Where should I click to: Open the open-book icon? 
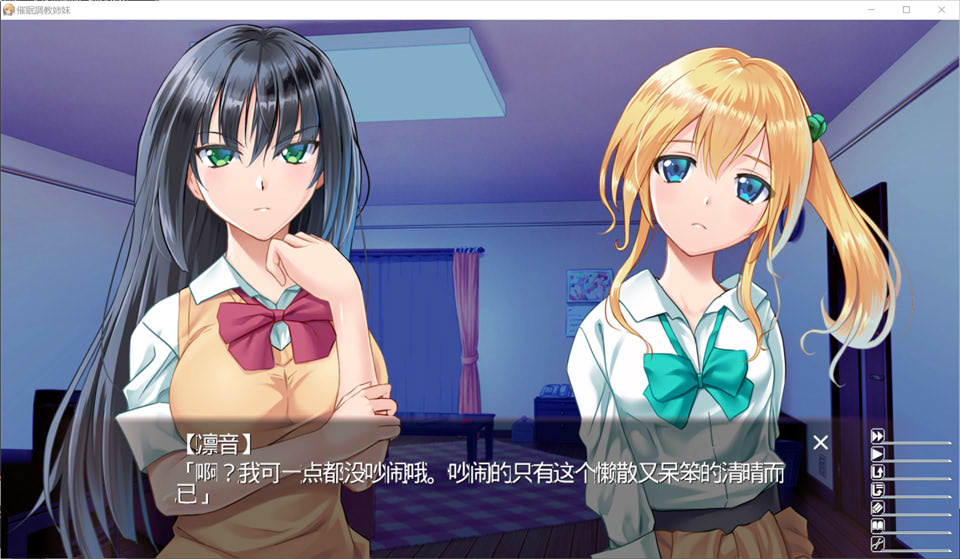point(878,526)
